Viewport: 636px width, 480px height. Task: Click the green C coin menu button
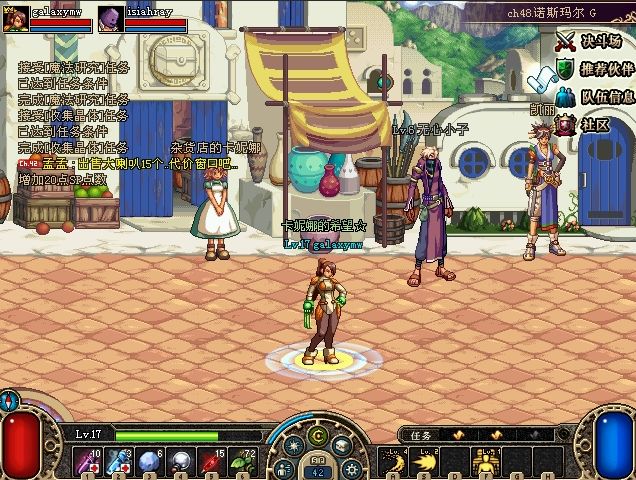tap(318, 436)
